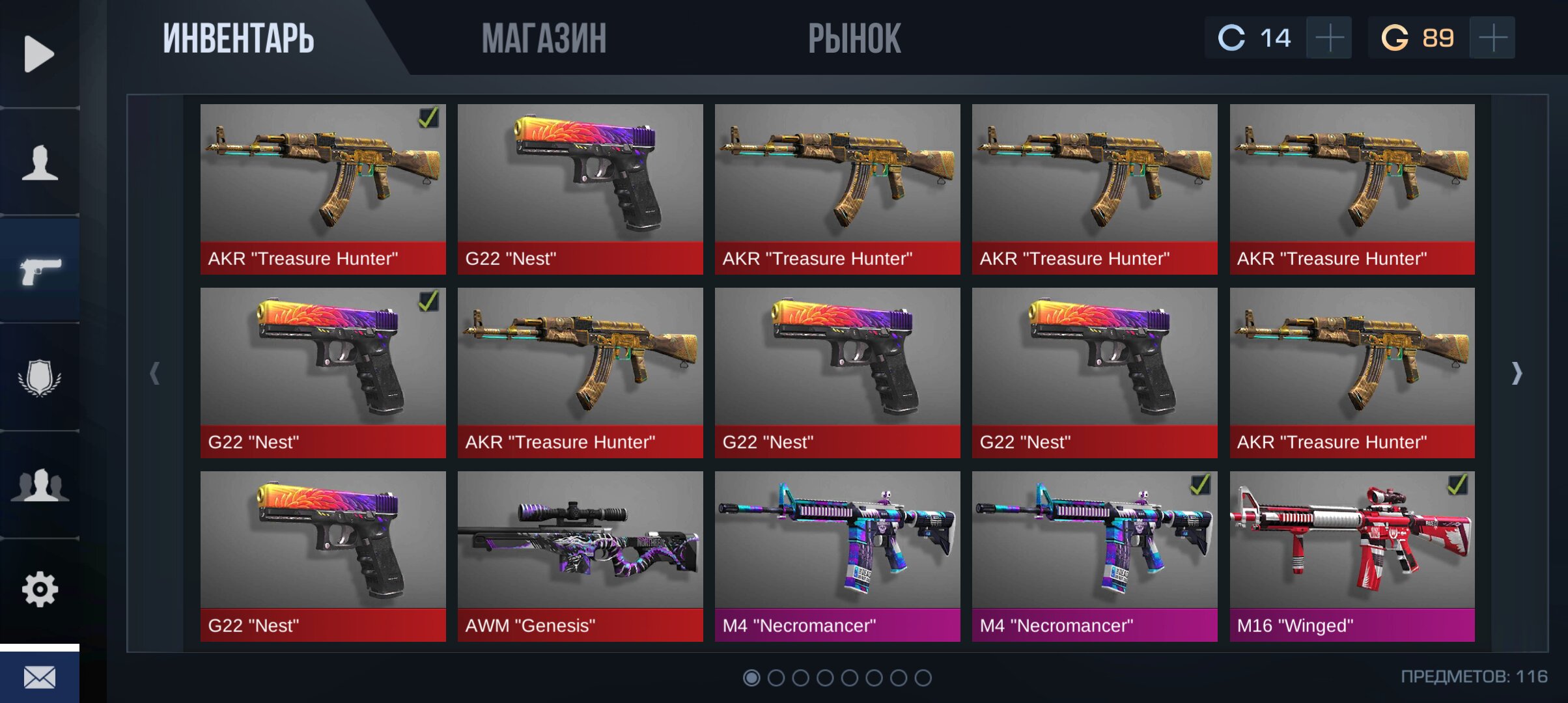Image resolution: width=1568 pixels, height=703 pixels.
Task: Jump to the last page dot
Action: [x=923, y=678]
